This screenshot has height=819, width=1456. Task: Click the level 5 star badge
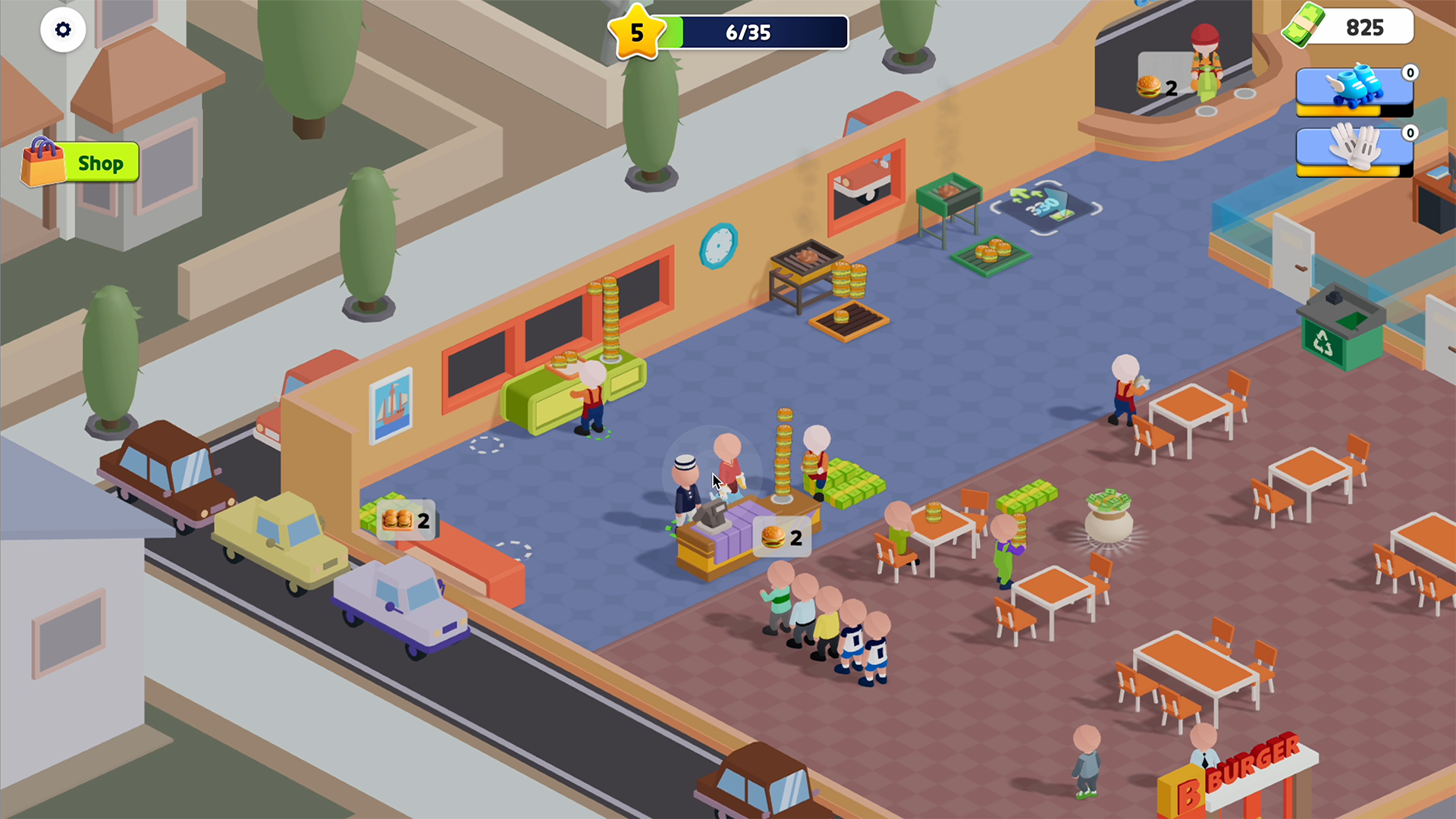(637, 32)
